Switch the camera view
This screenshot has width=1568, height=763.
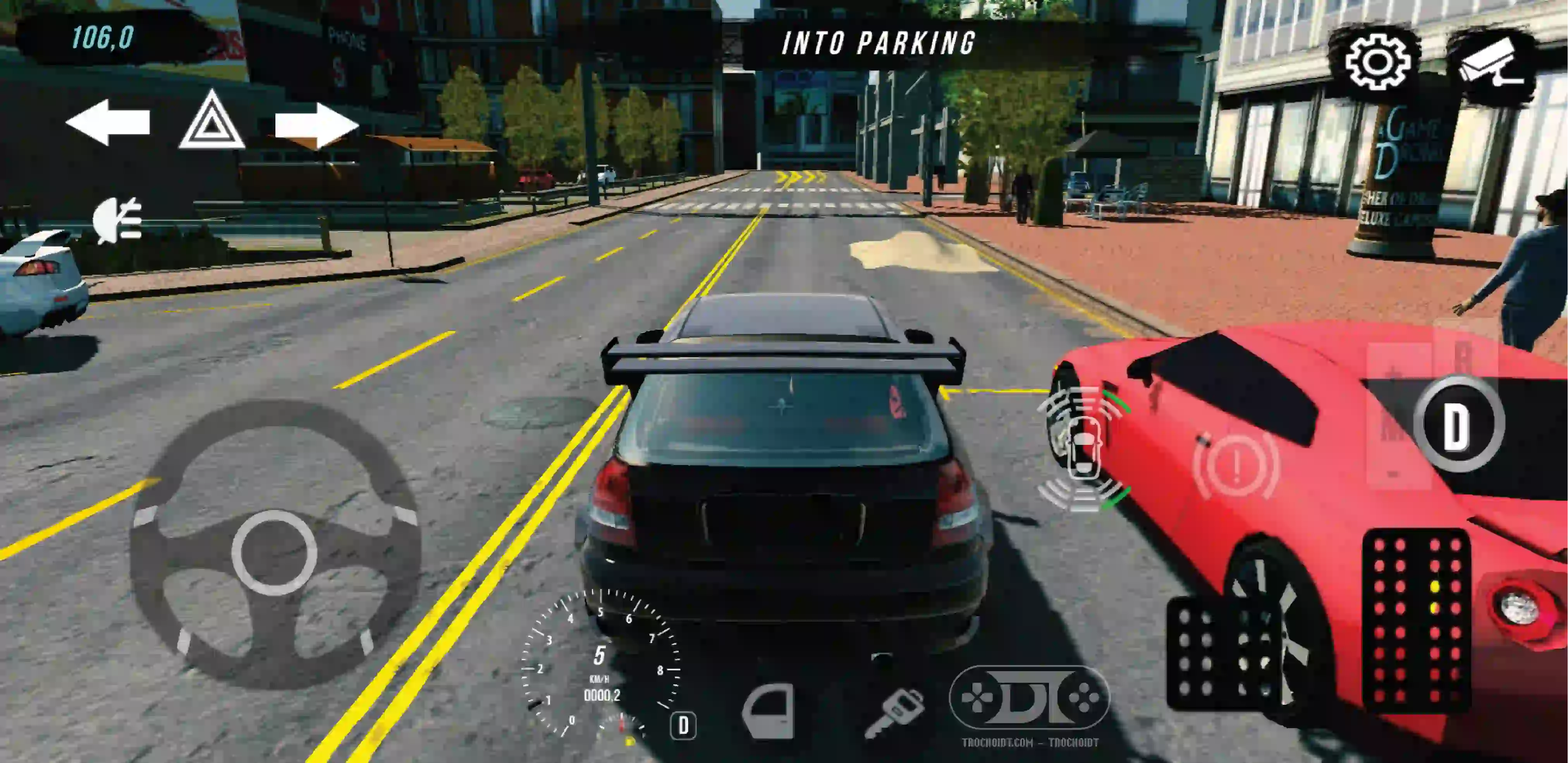pos(1492,65)
